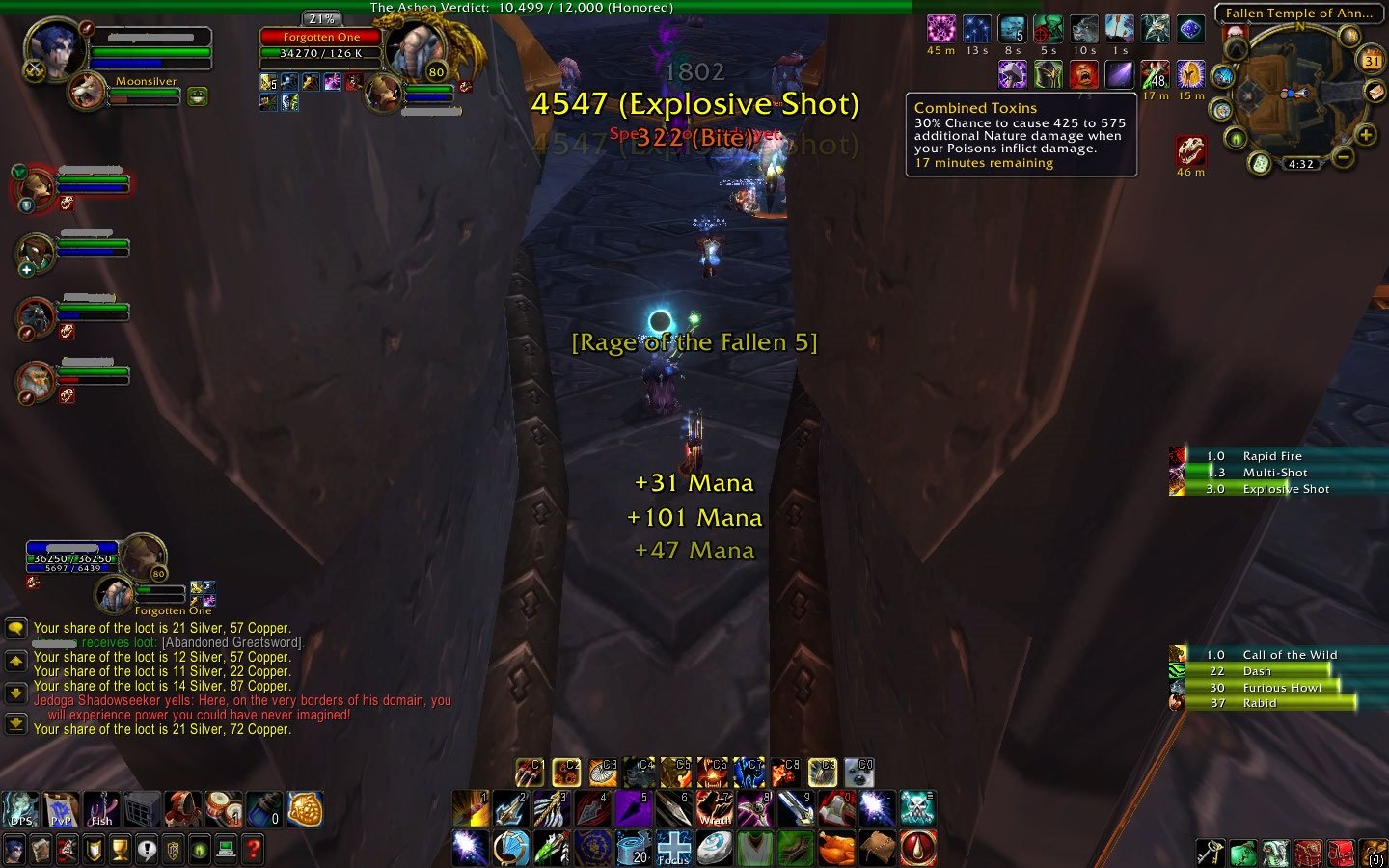The height and width of the screenshot is (868, 1389).
Task: Open the Main Menu computer icon
Action: [x=226, y=849]
